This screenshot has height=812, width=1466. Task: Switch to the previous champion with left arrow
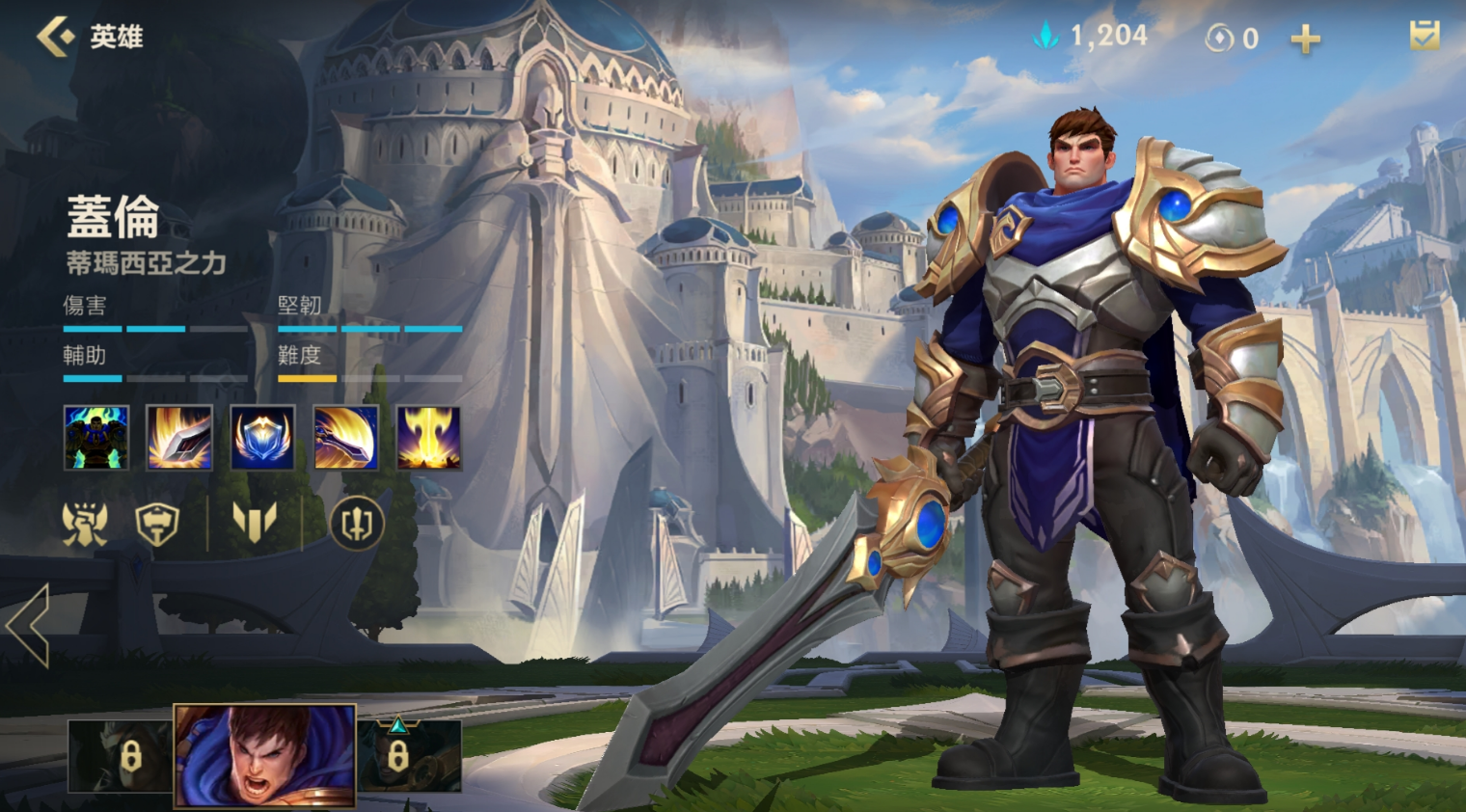pos(29,625)
